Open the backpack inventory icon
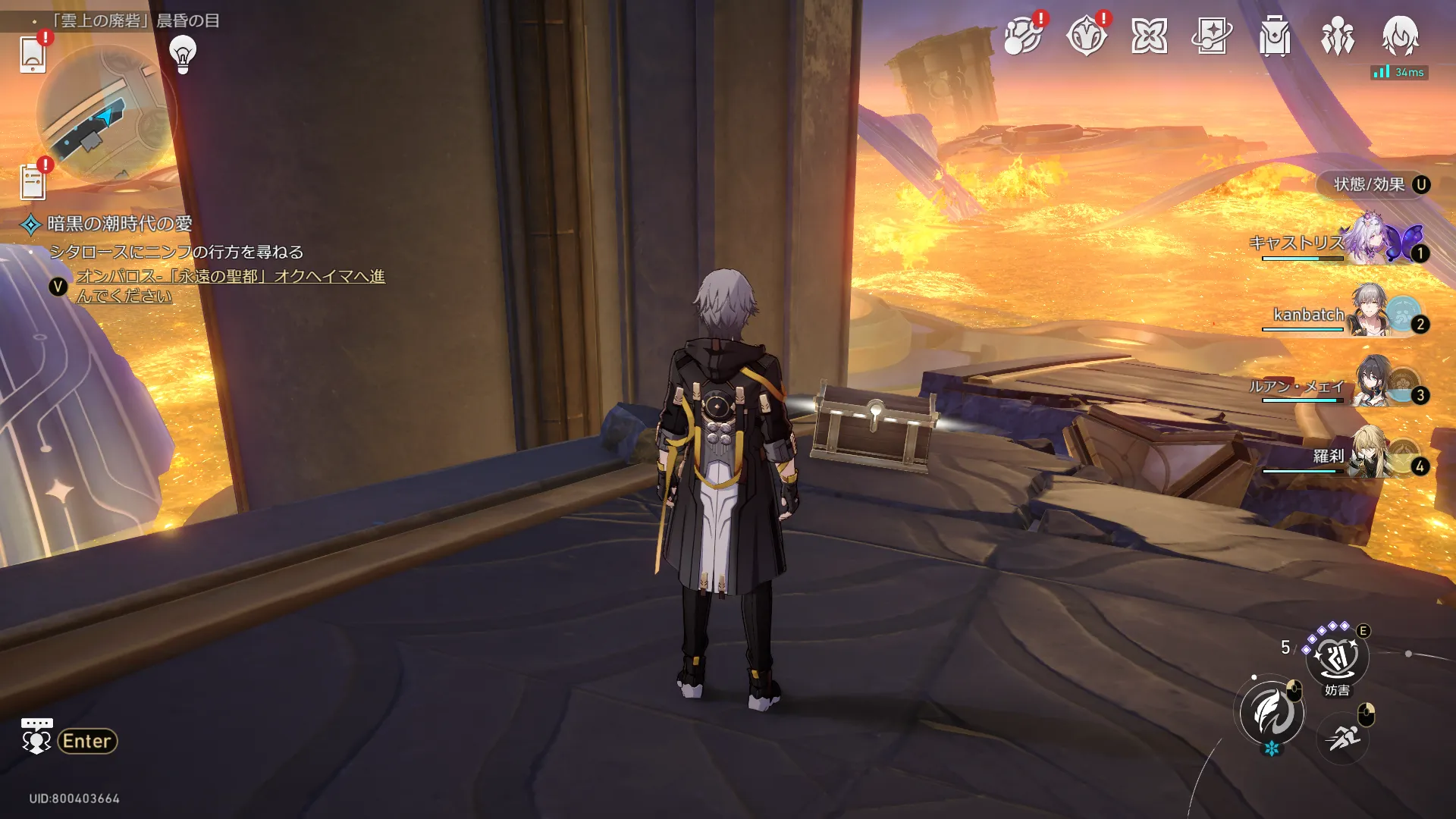Screen dimensions: 1456x819 point(1274,36)
